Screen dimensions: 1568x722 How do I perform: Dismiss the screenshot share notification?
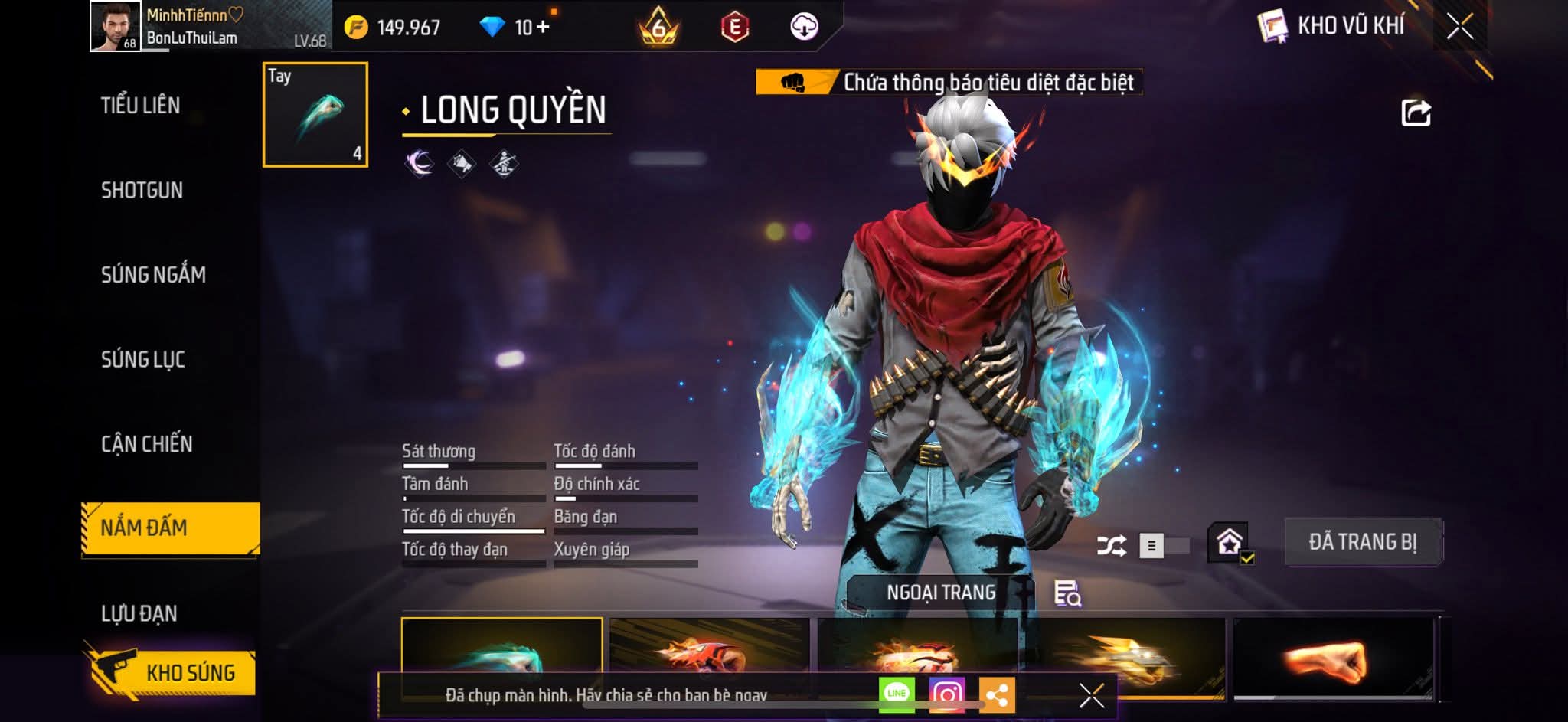(1091, 695)
